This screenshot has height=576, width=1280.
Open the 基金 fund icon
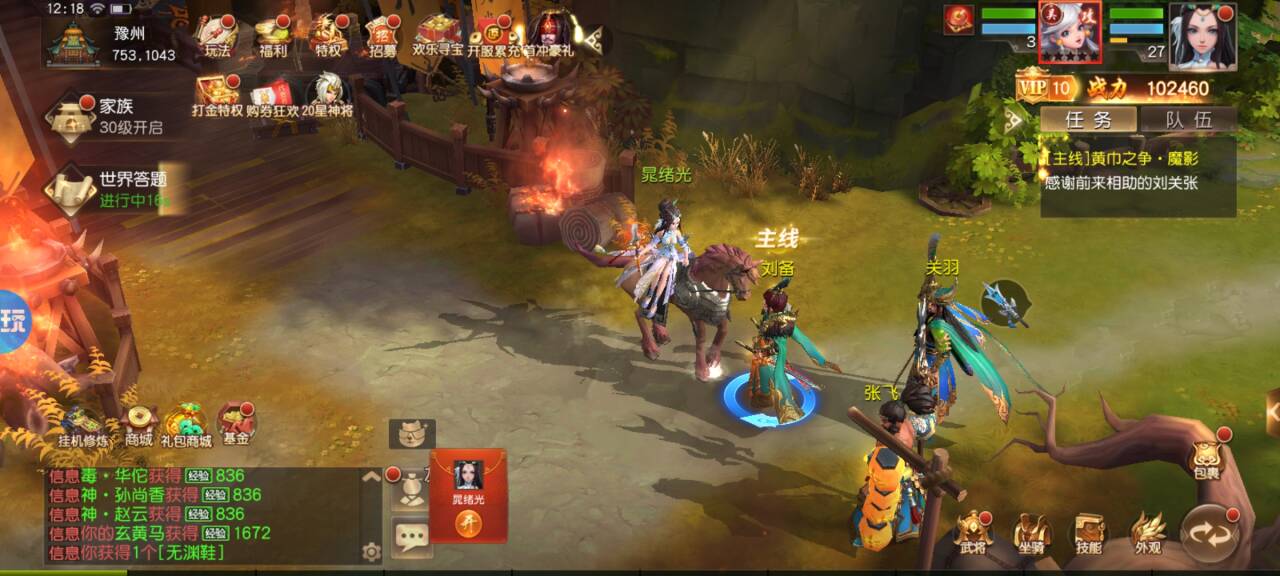(x=237, y=424)
